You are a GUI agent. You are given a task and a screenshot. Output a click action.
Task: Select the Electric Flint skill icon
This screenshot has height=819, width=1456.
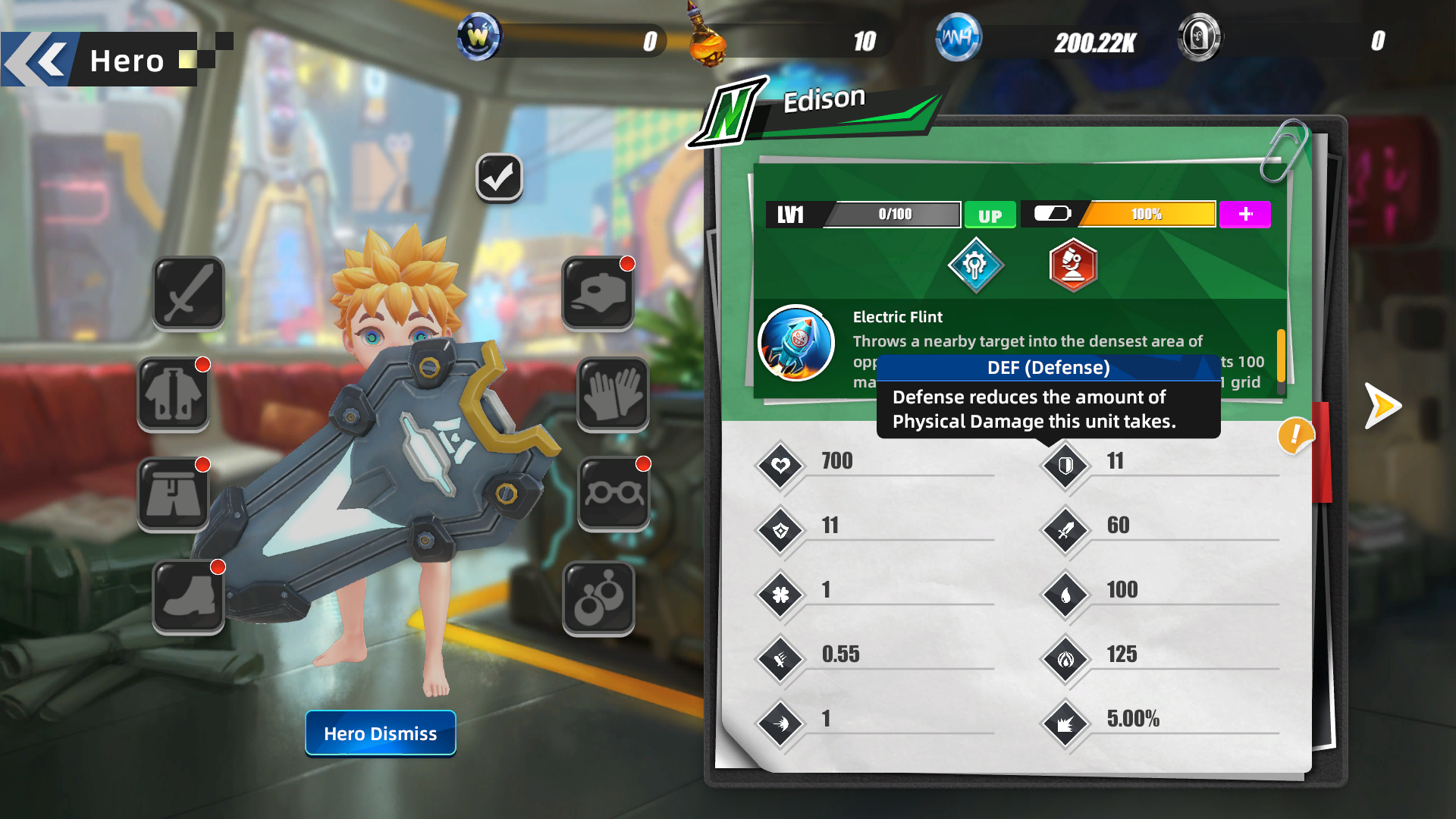796,343
